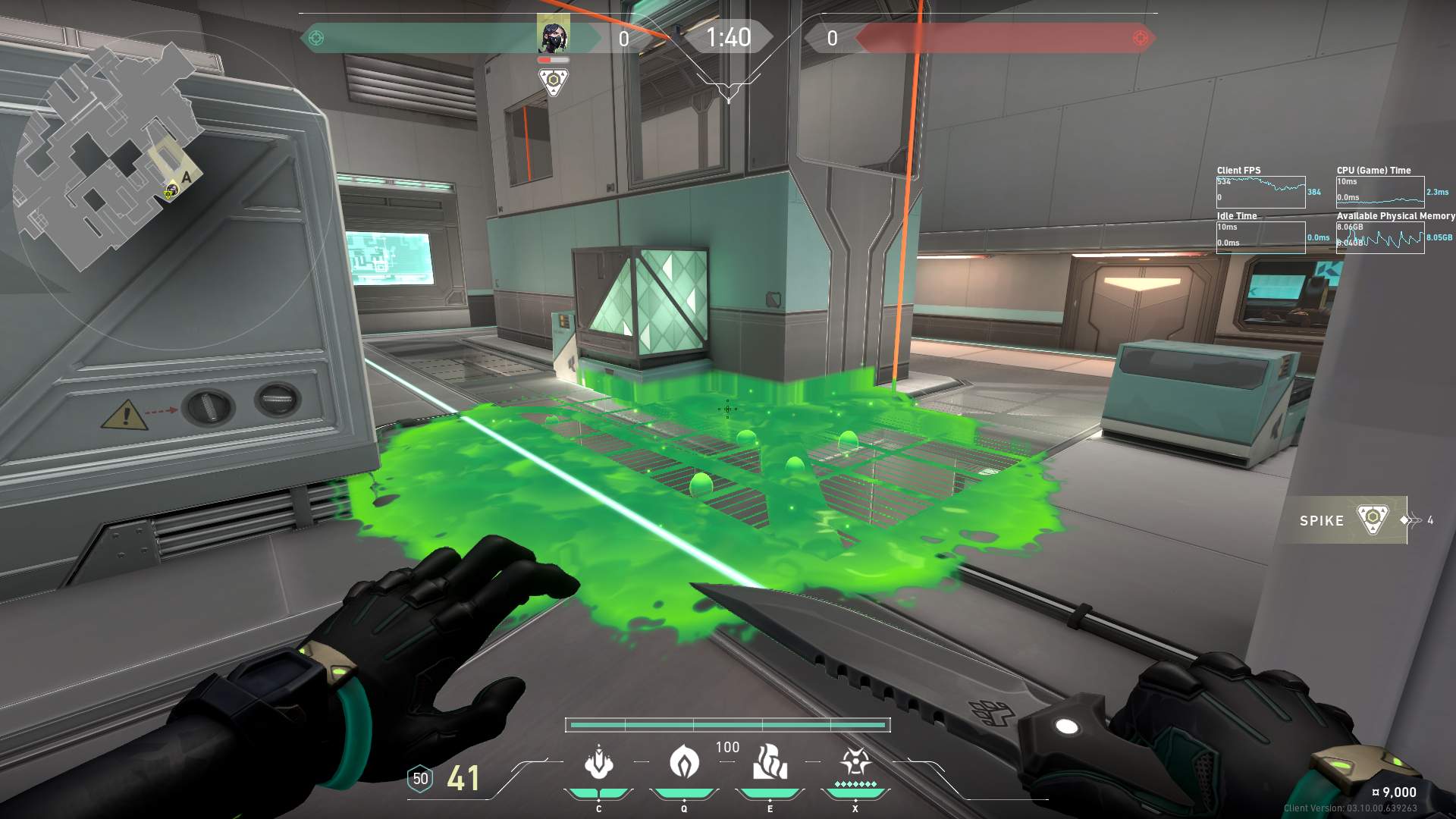The height and width of the screenshot is (819, 1456).
Task: Click the Idle Time graph
Action: 1260,237
